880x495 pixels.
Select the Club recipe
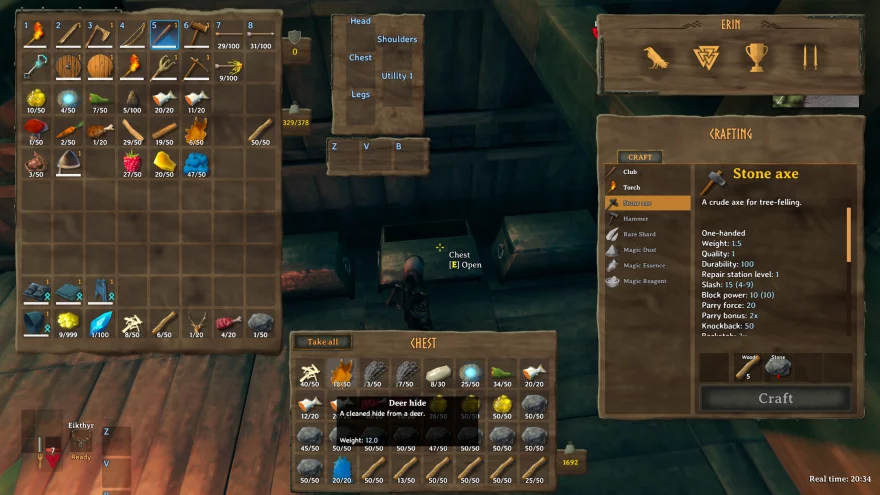[x=631, y=172]
